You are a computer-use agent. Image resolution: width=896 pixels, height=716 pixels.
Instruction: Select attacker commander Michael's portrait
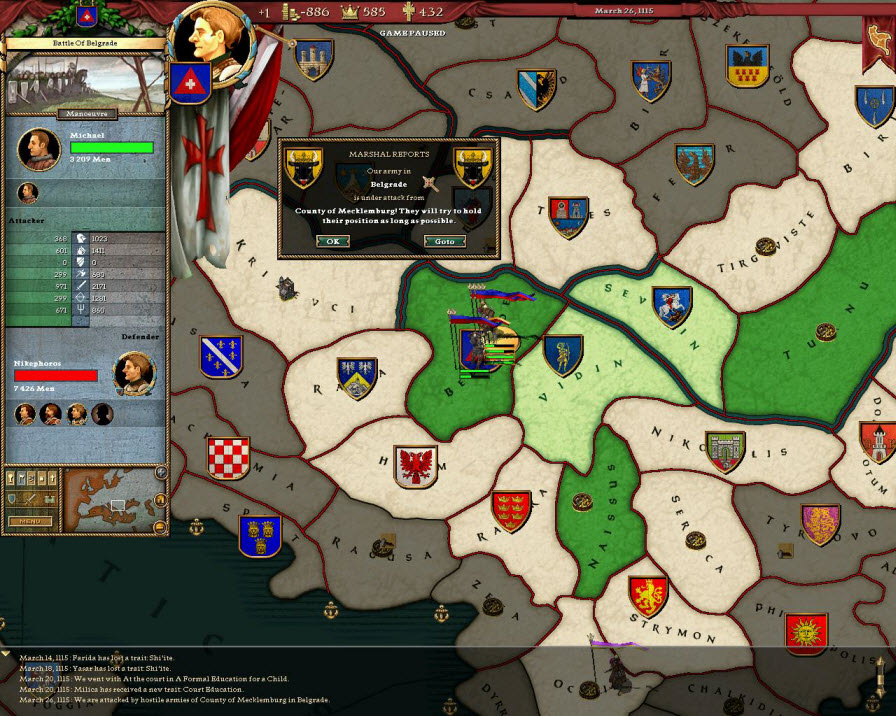pos(39,148)
